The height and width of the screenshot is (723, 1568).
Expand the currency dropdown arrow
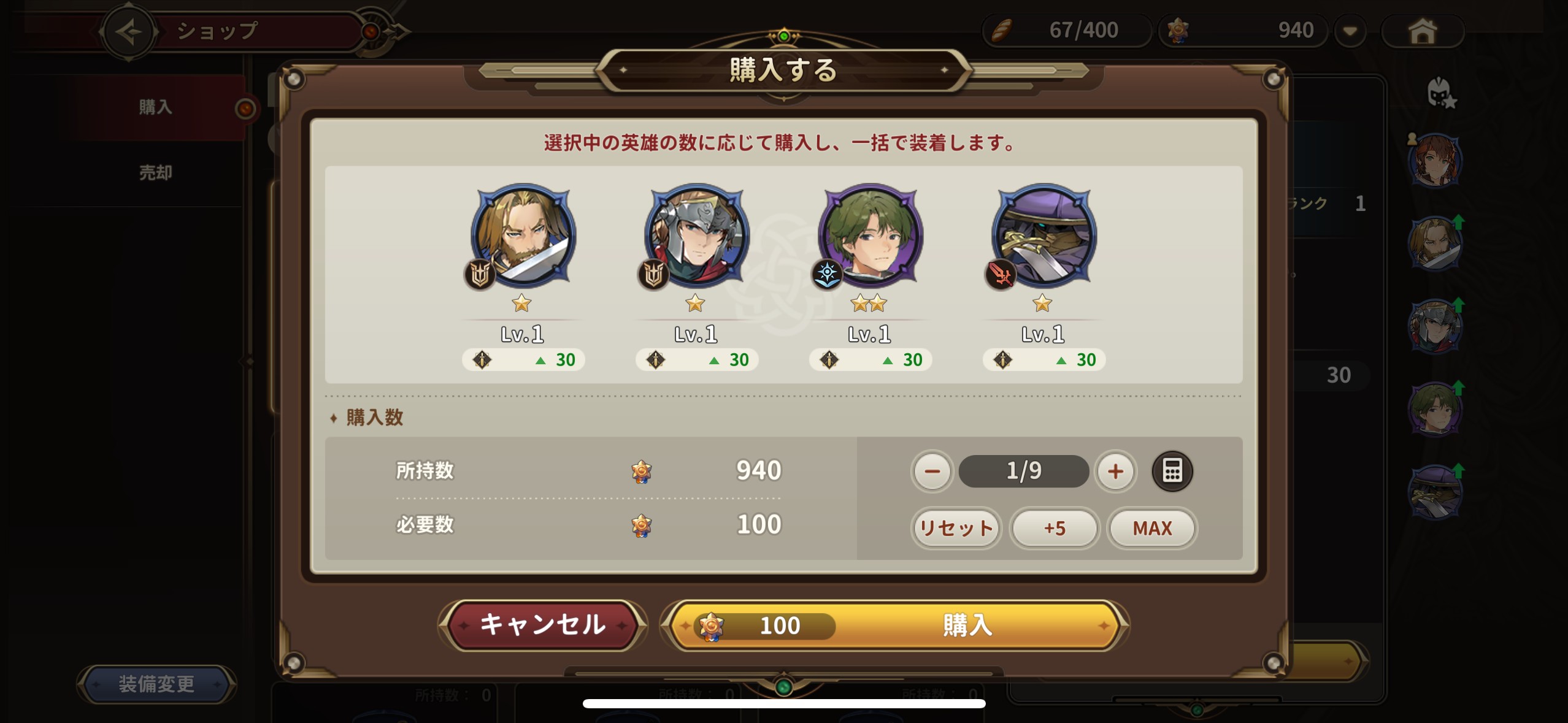[x=1350, y=31]
